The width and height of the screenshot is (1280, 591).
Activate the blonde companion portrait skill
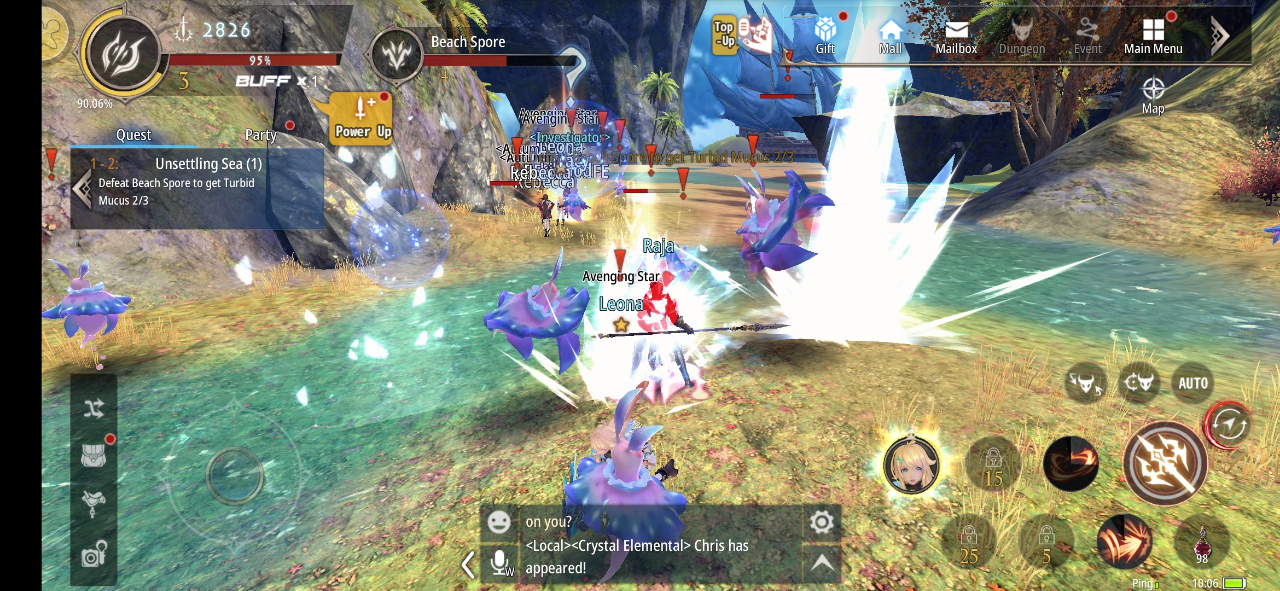tap(911, 465)
